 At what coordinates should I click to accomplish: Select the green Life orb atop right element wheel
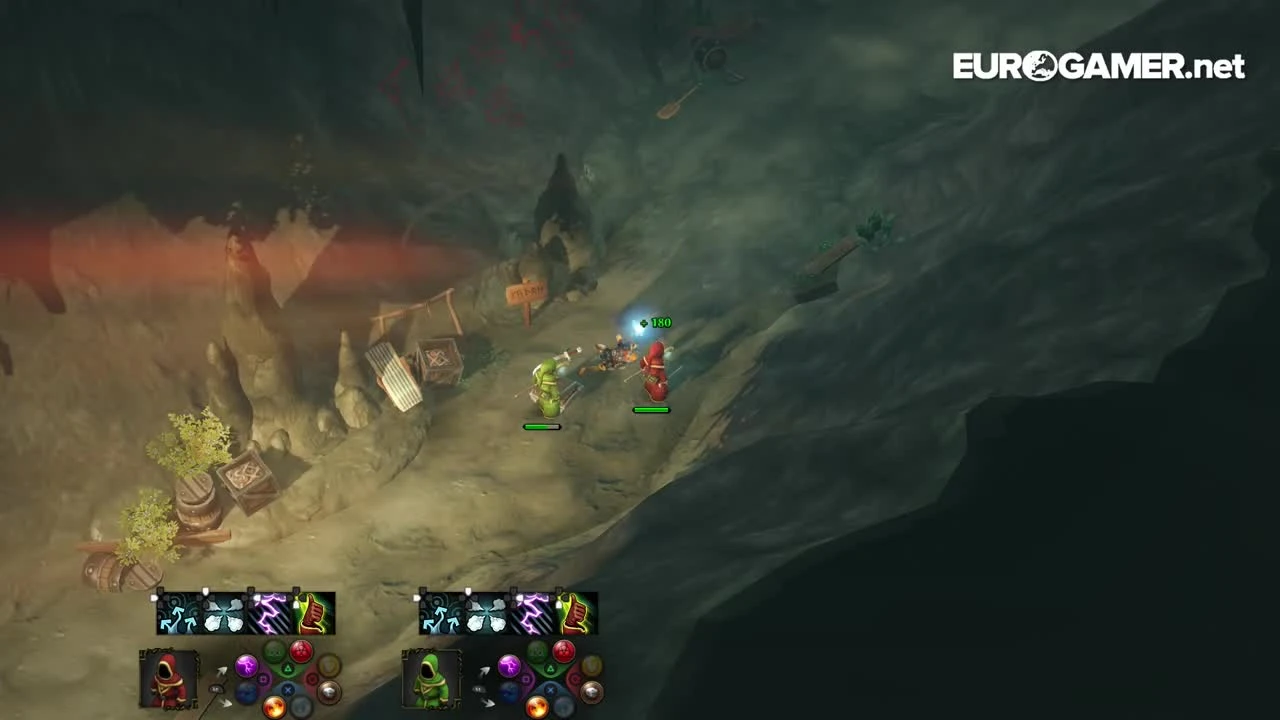[536, 652]
